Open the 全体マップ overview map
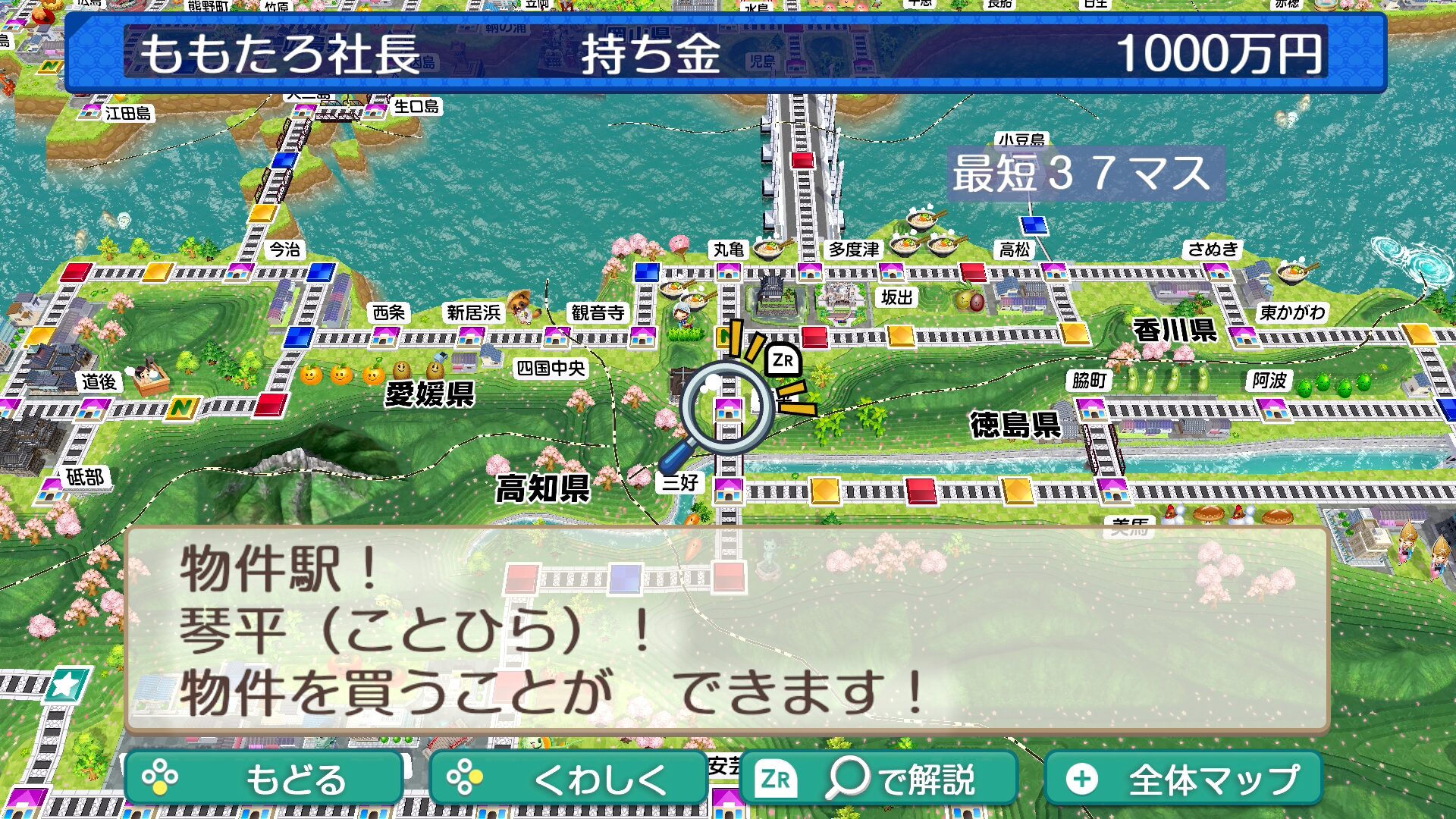This screenshot has width=1456, height=819. pyautogui.click(x=1183, y=779)
